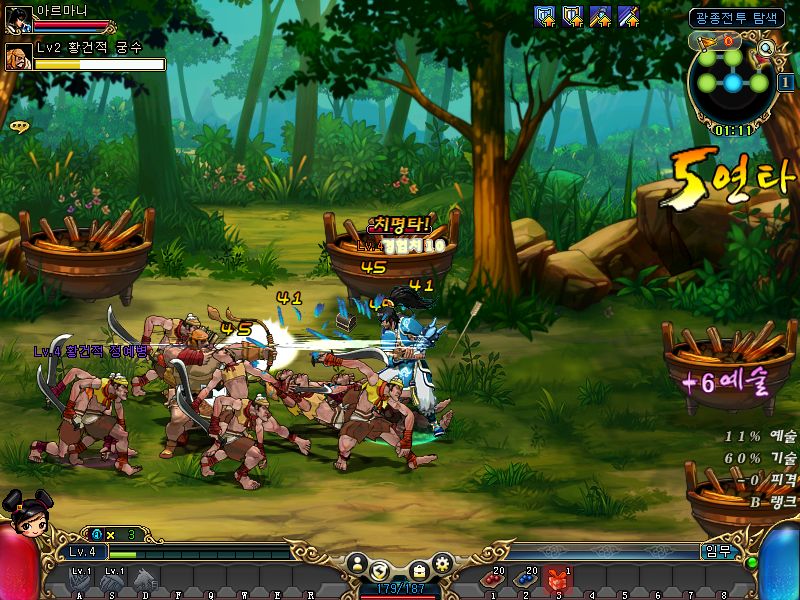Open the bag inventory round button
Viewport: 800px width, 600px height.
pyautogui.click(x=420, y=569)
